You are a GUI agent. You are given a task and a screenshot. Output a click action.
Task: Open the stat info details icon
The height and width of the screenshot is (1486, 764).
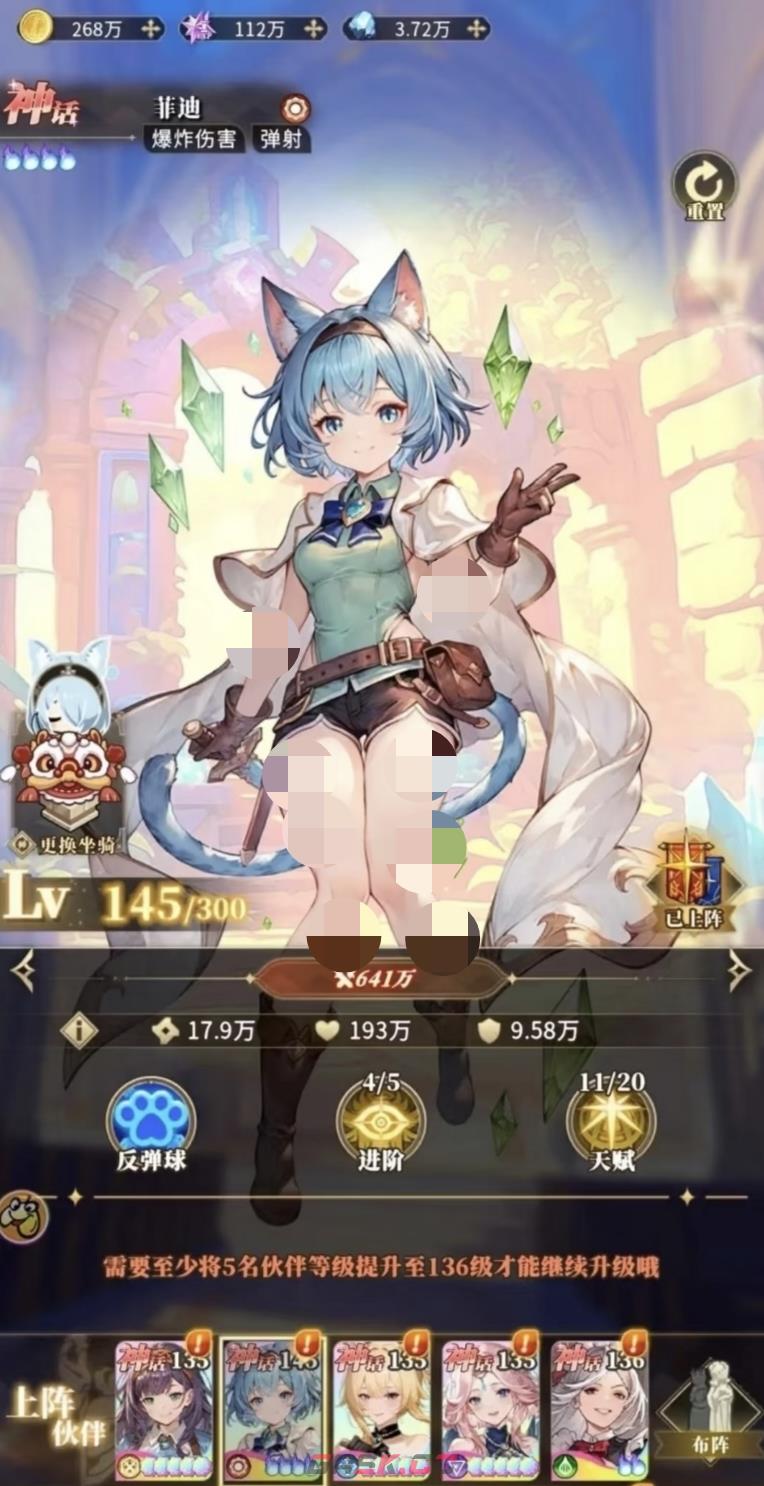coord(80,1031)
